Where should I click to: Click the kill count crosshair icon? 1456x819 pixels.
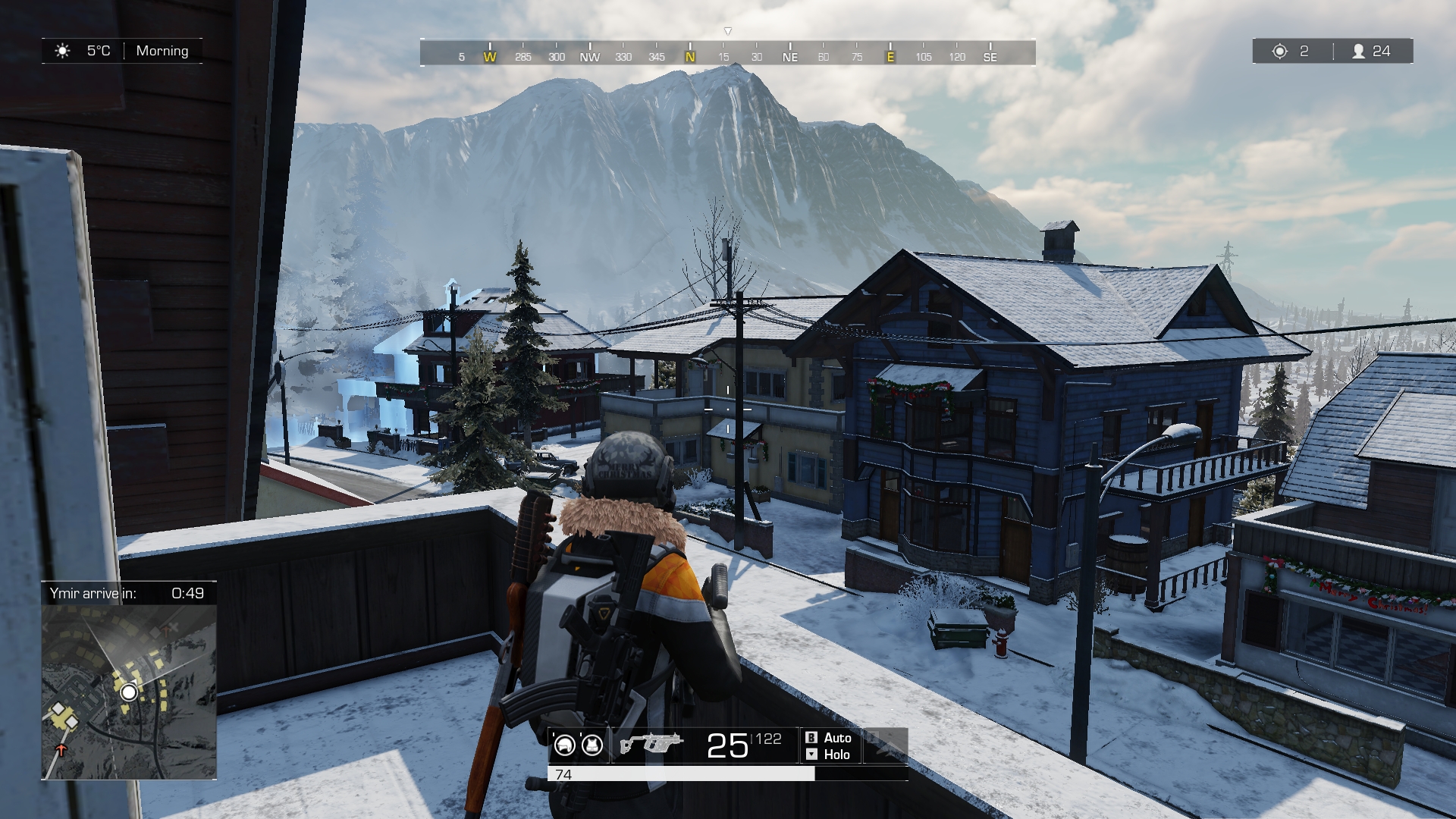[1280, 51]
